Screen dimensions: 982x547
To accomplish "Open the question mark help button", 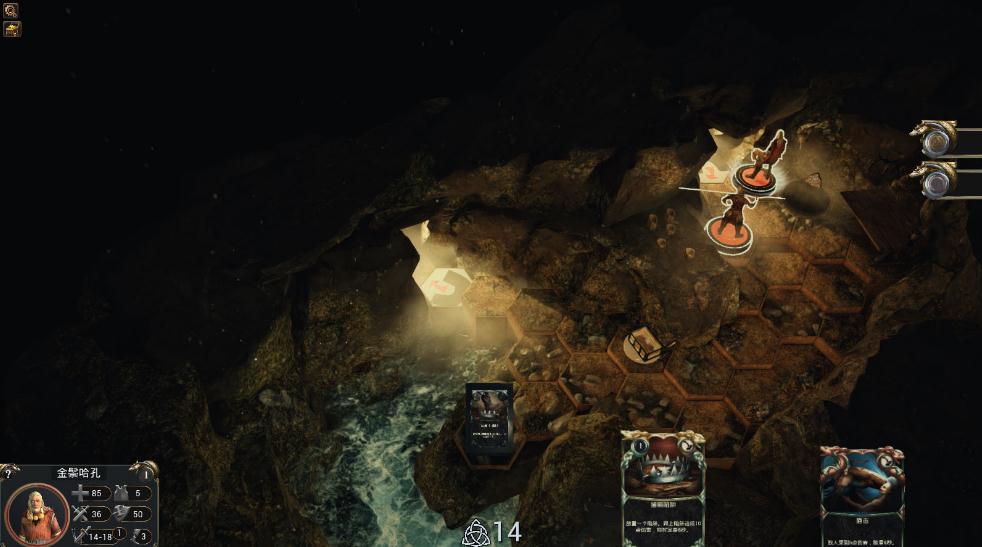I will pos(8,473).
